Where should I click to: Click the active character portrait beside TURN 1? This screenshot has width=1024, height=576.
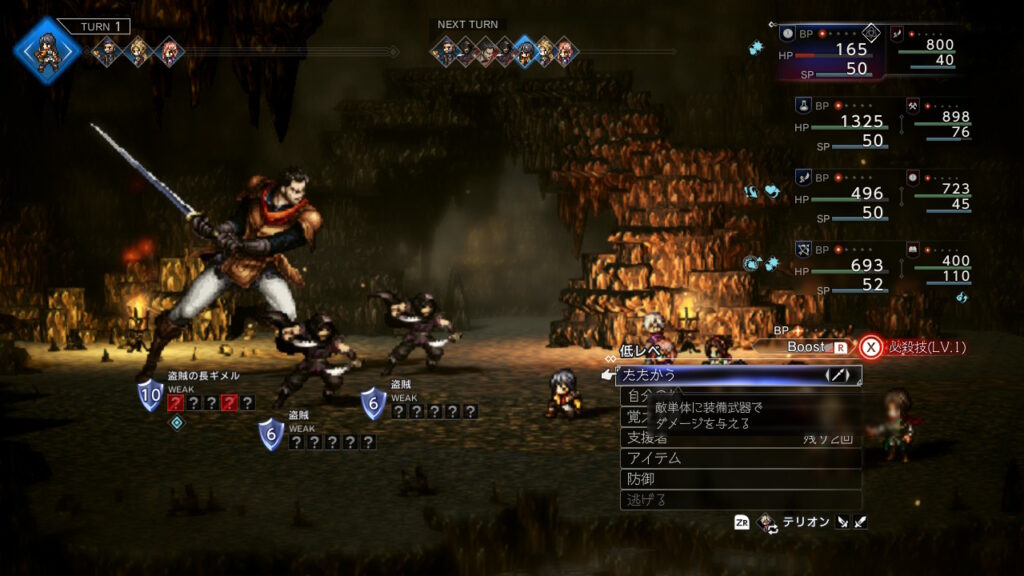(x=45, y=50)
